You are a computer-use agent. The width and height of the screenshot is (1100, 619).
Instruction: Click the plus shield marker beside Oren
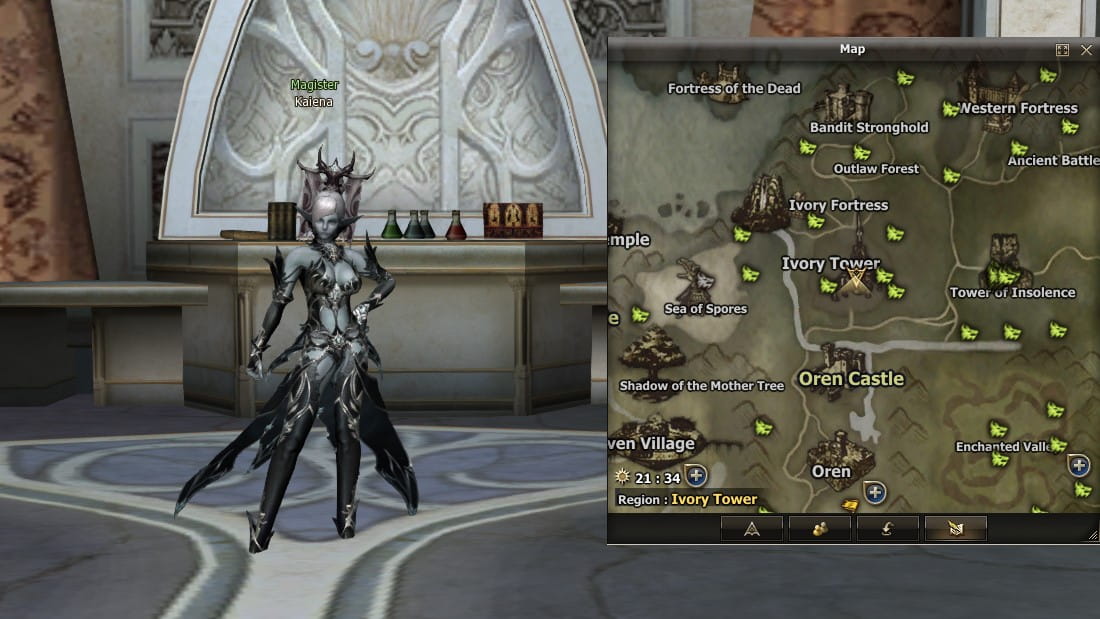pos(875,492)
